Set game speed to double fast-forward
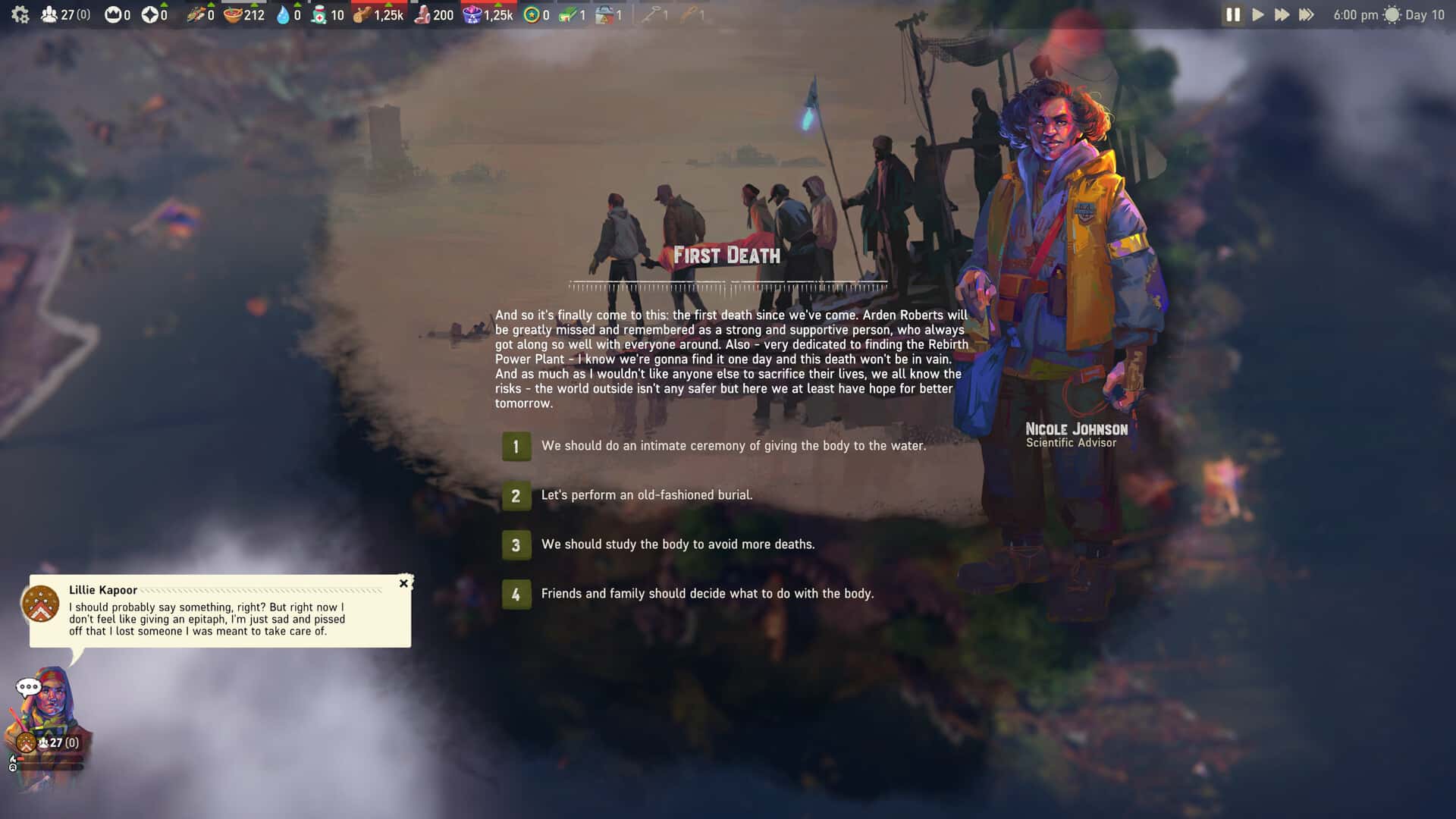Image resolution: width=1456 pixels, height=819 pixels. pos(1282,14)
